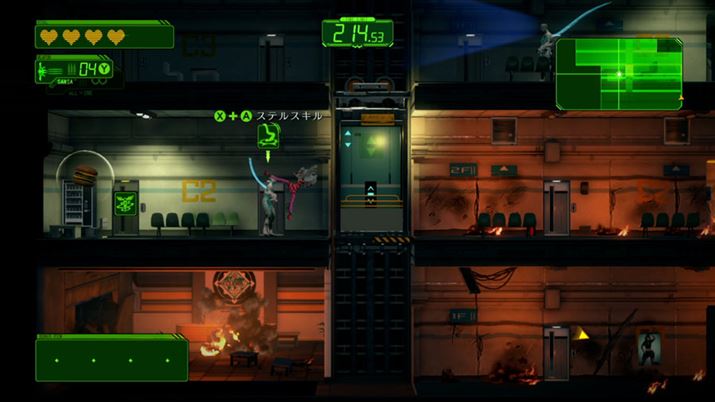
Task: Click the green four-dot bonus panel
Action: click(111, 358)
